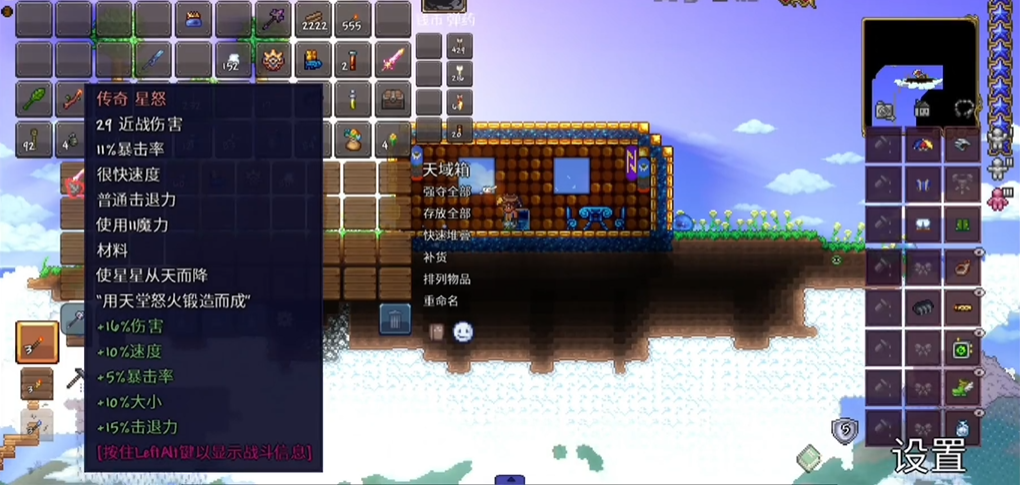
Task: Click 补货 (Restock) in chest menu
Action: coord(433,257)
